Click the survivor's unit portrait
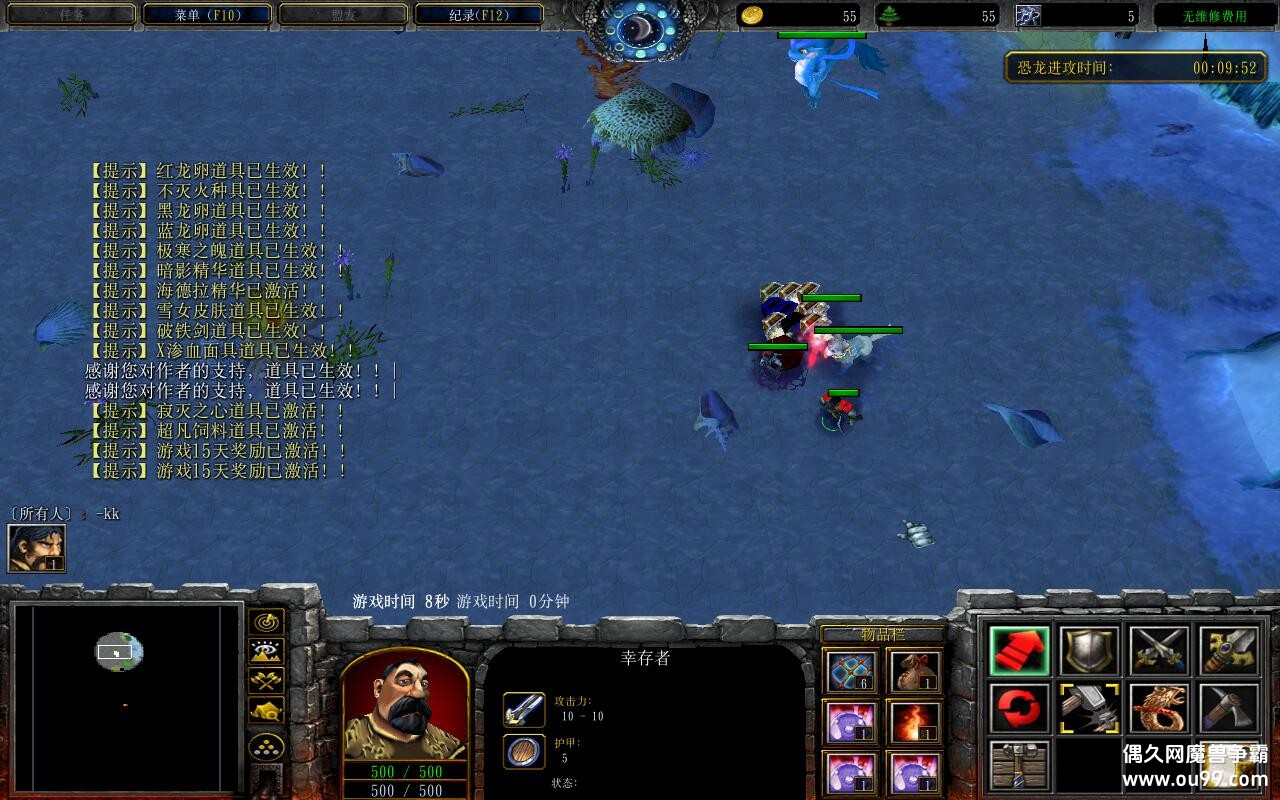The image size is (1280, 800). pos(405,705)
